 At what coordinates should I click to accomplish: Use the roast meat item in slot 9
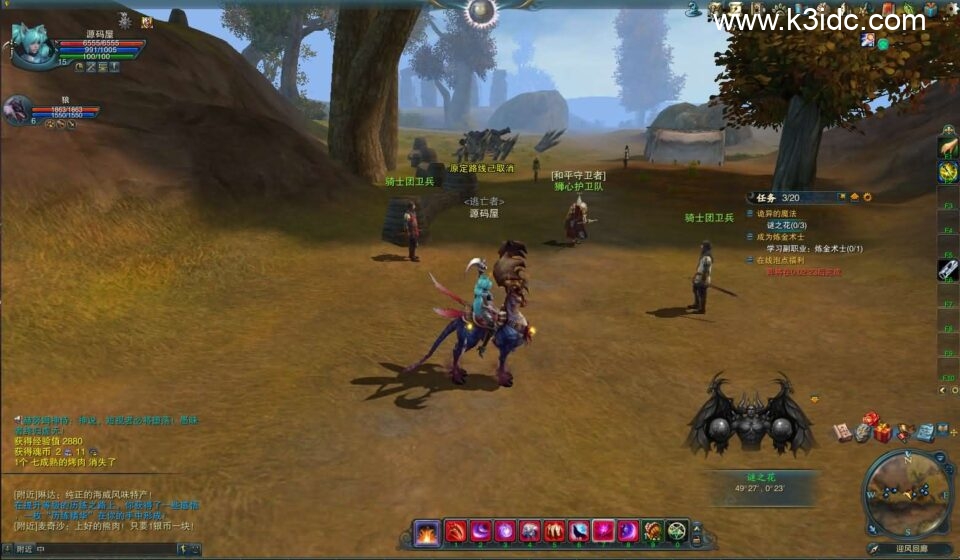(x=653, y=532)
